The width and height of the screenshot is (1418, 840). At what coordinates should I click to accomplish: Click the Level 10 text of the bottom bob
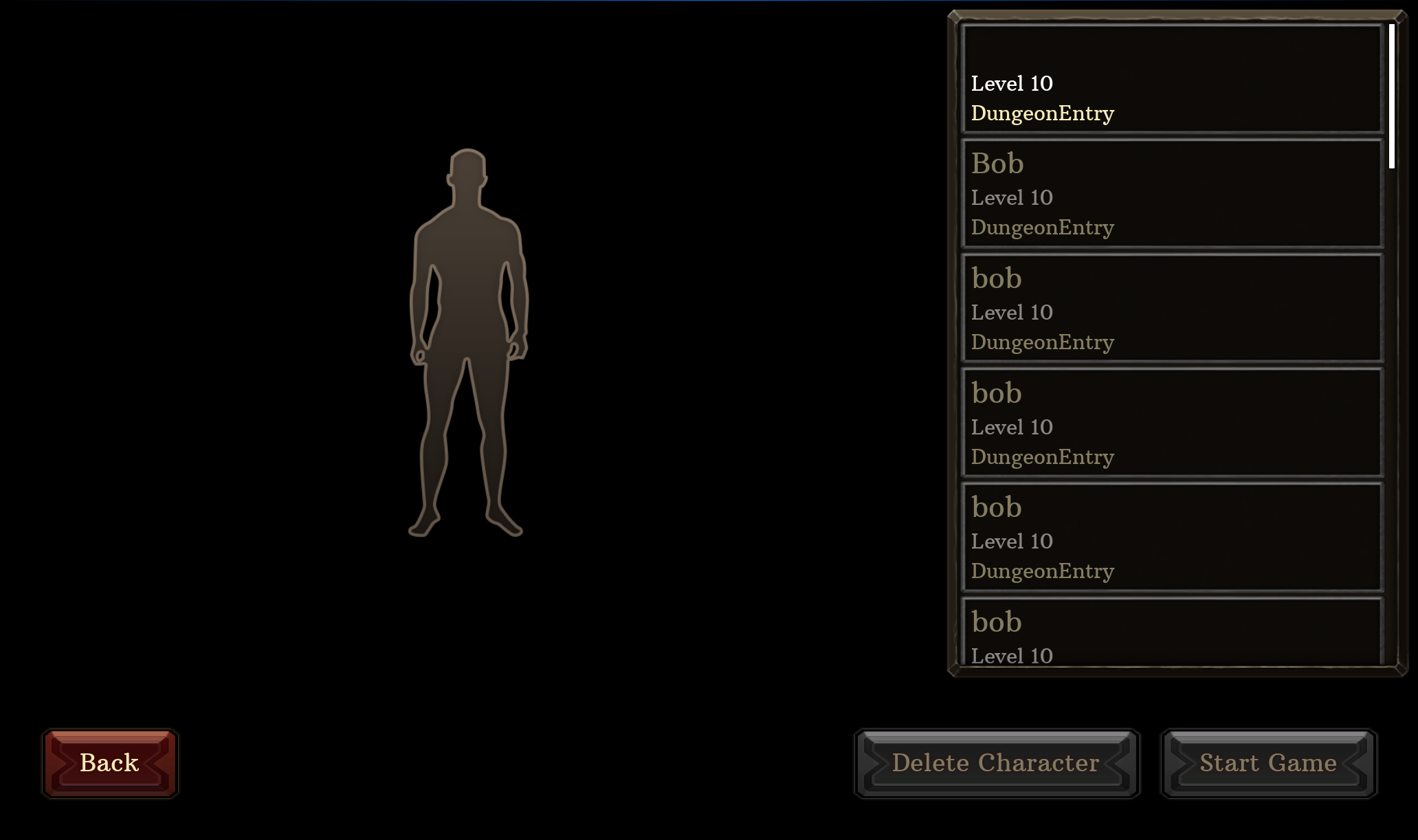pyautogui.click(x=1010, y=655)
